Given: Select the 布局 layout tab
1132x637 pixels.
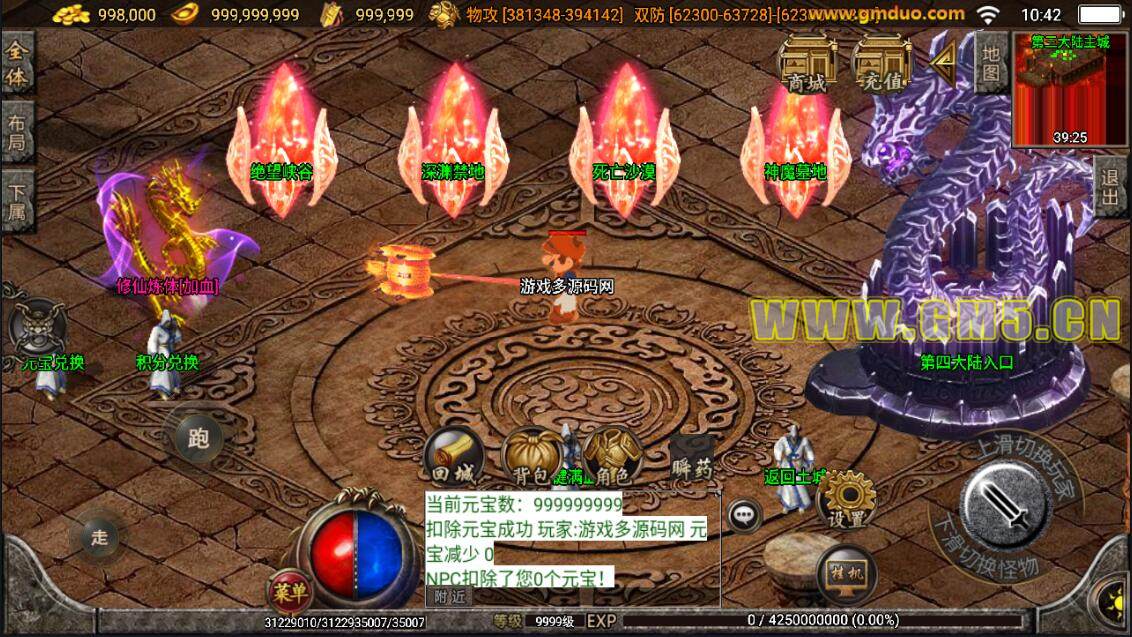Looking at the screenshot, I should click(x=17, y=133).
